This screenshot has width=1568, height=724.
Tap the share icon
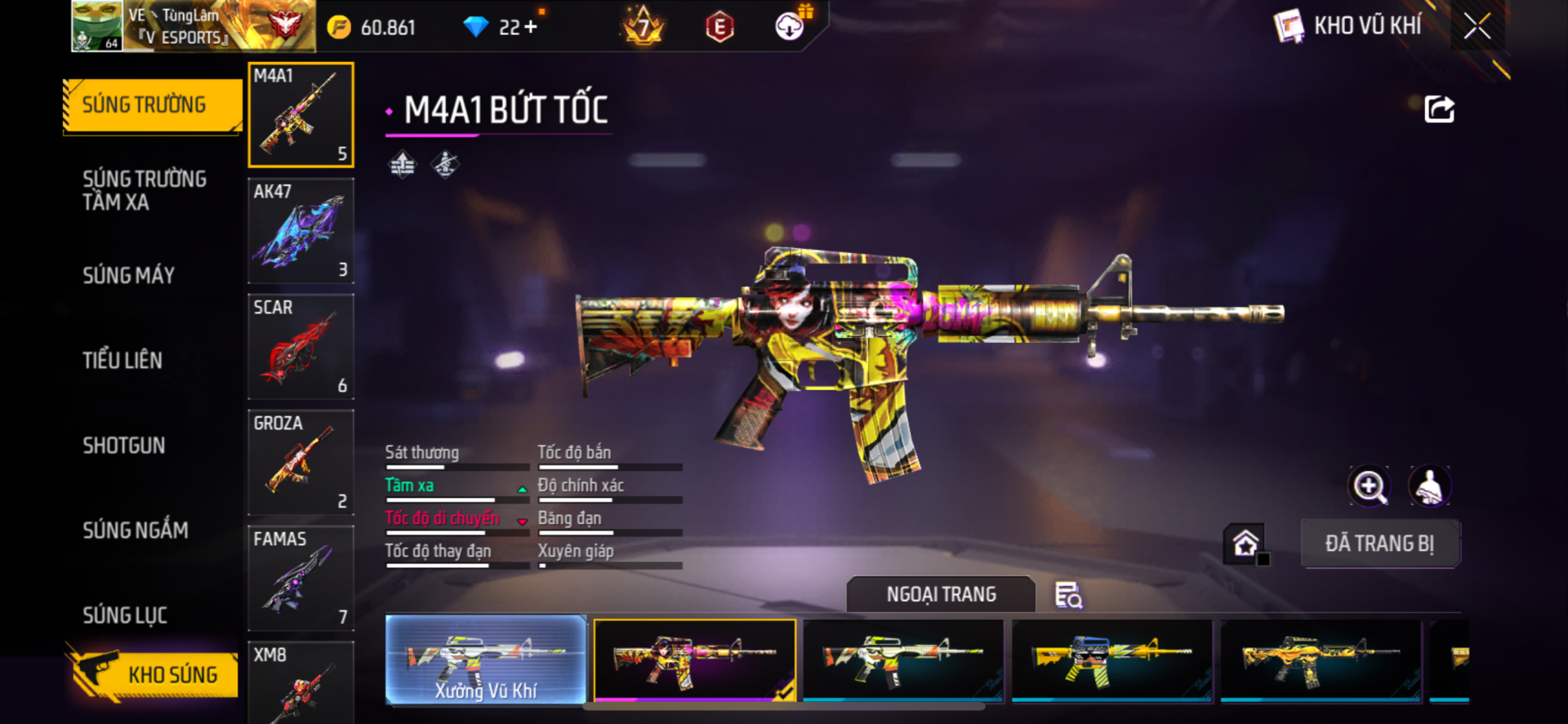[1439, 109]
